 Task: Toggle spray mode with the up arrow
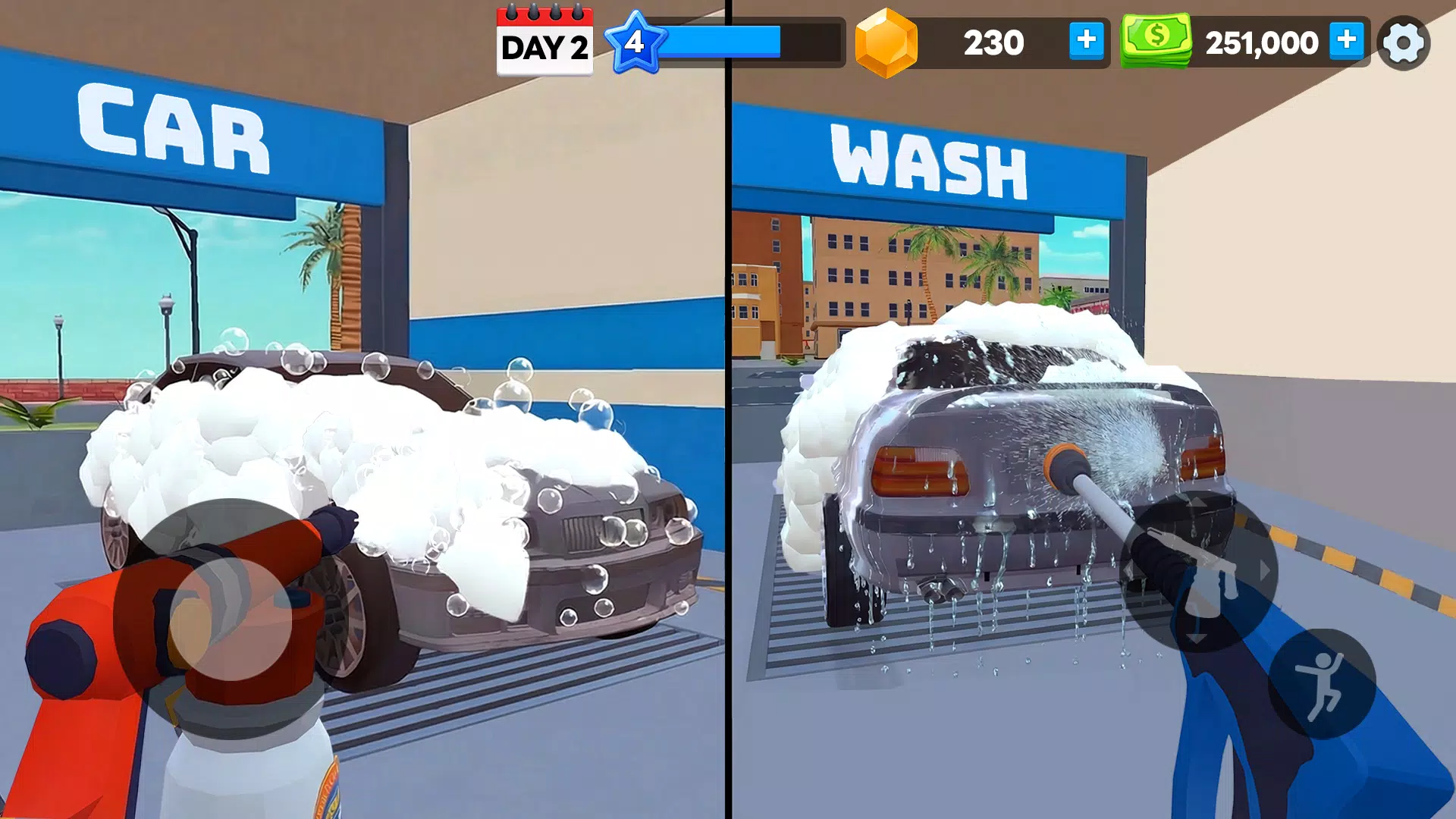(x=1195, y=503)
